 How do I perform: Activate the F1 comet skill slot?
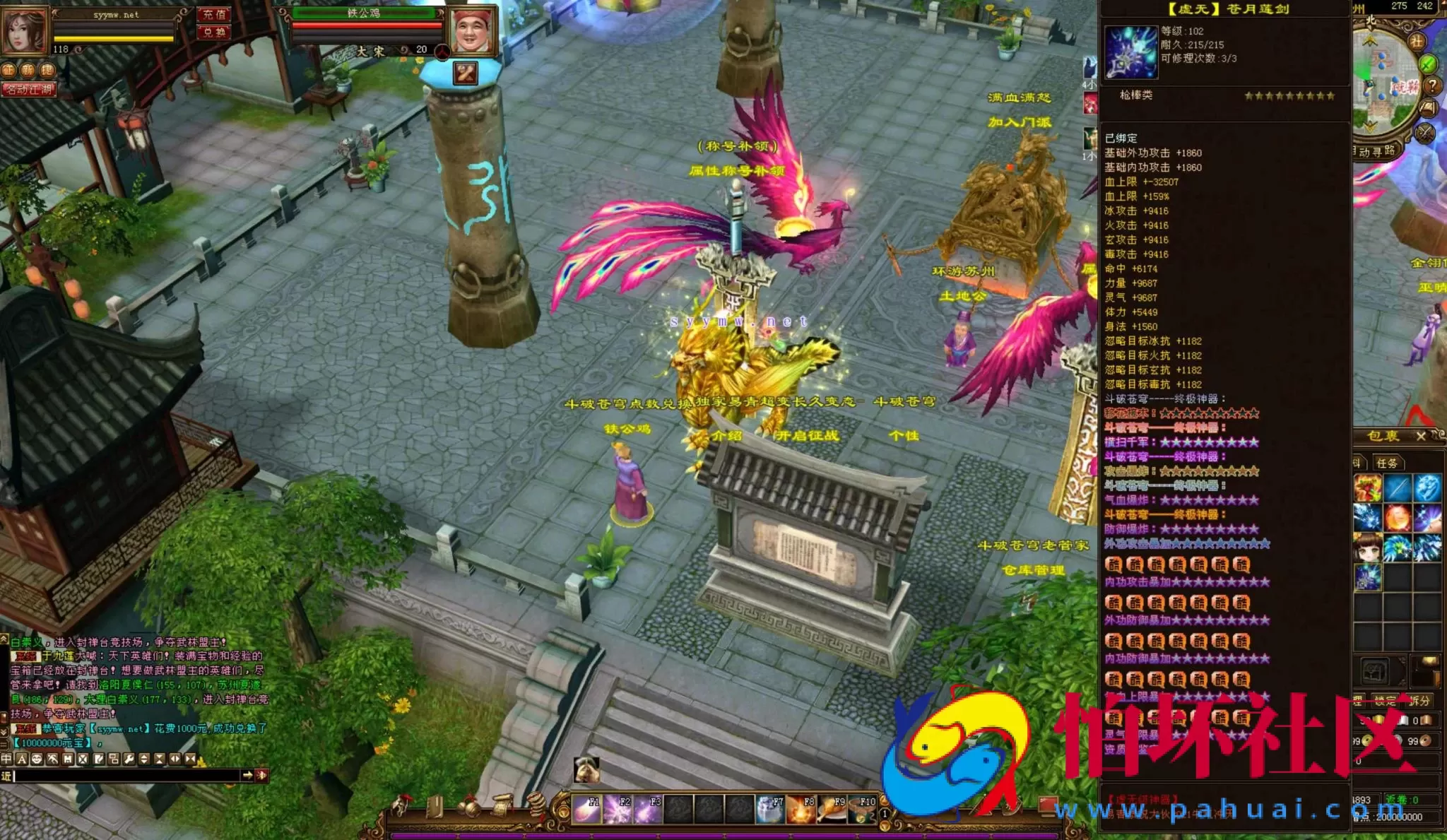(586, 810)
